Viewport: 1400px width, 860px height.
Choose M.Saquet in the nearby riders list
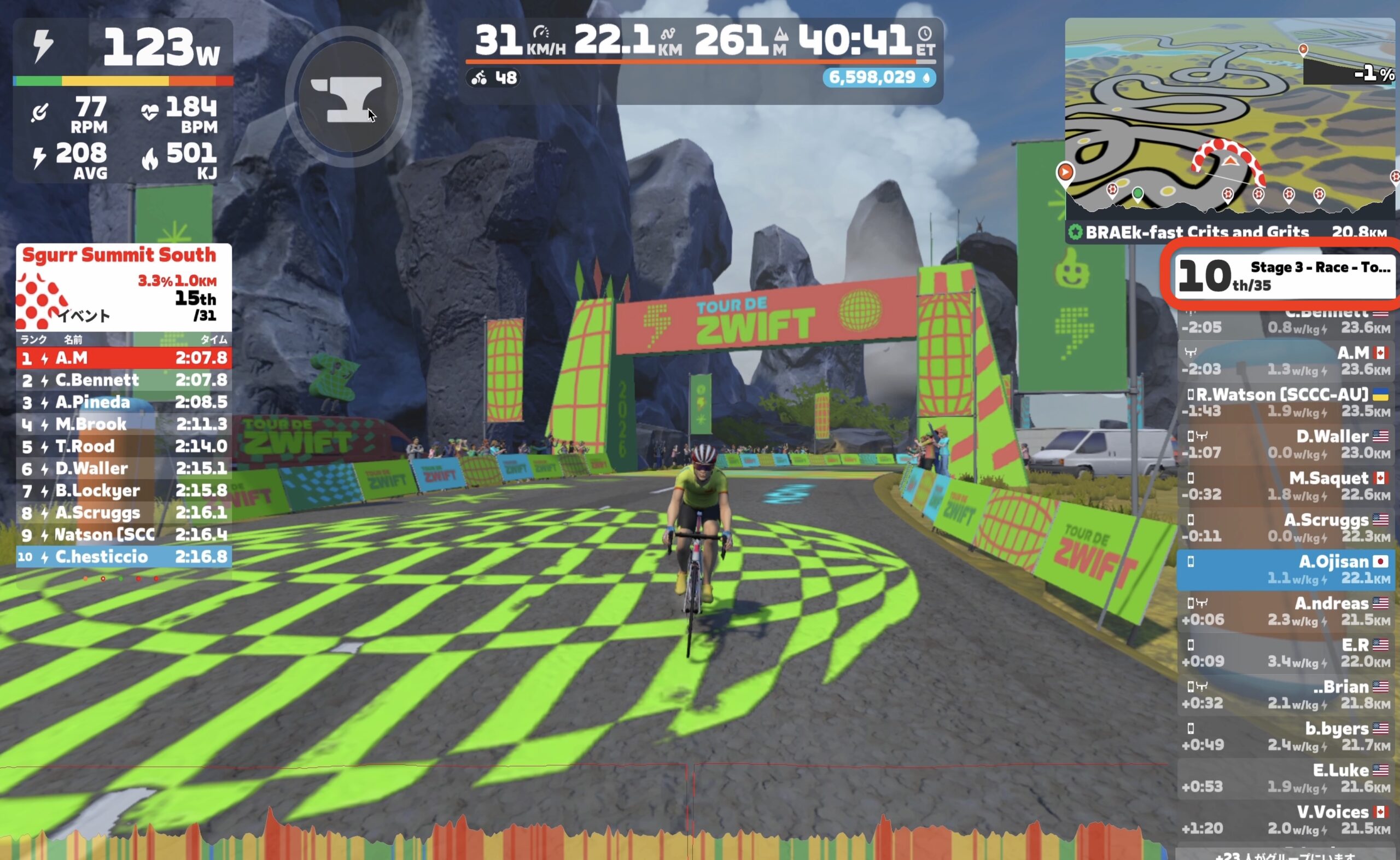[1285, 486]
